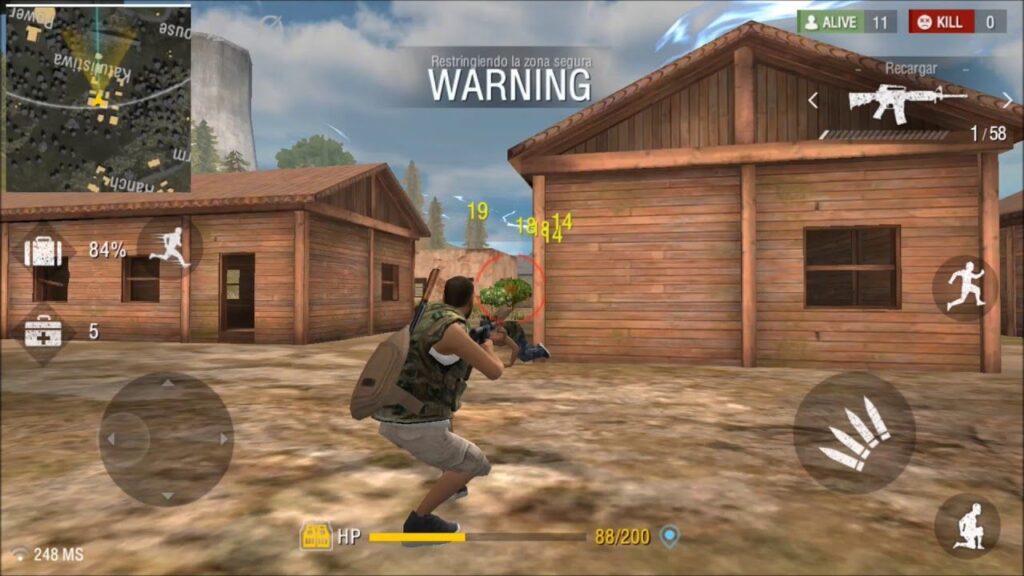Switch to the previous weapon arrow
Image resolution: width=1024 pixels, height=576 pixels.
coord(813,100)
